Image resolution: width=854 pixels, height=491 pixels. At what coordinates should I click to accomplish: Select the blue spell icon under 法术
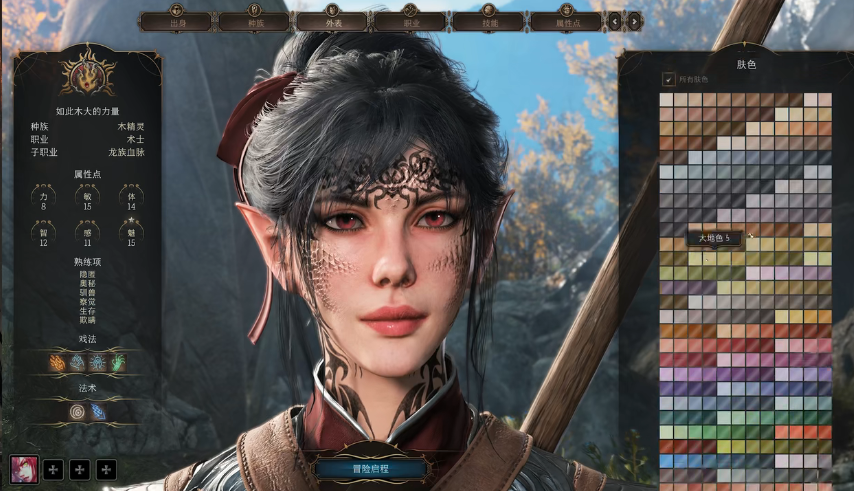[98, 410]
